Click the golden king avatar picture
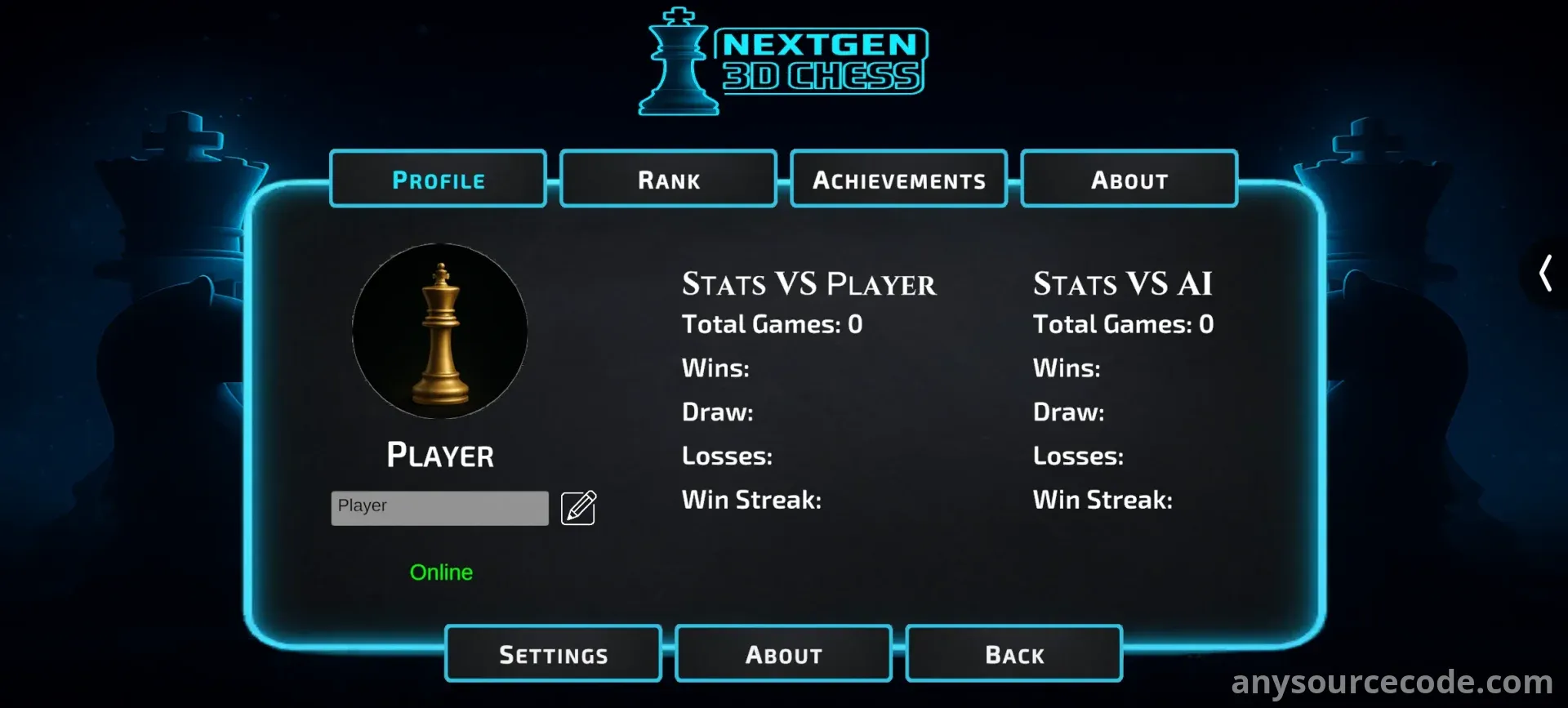1568x708 pixels. [x=440, y=332]
